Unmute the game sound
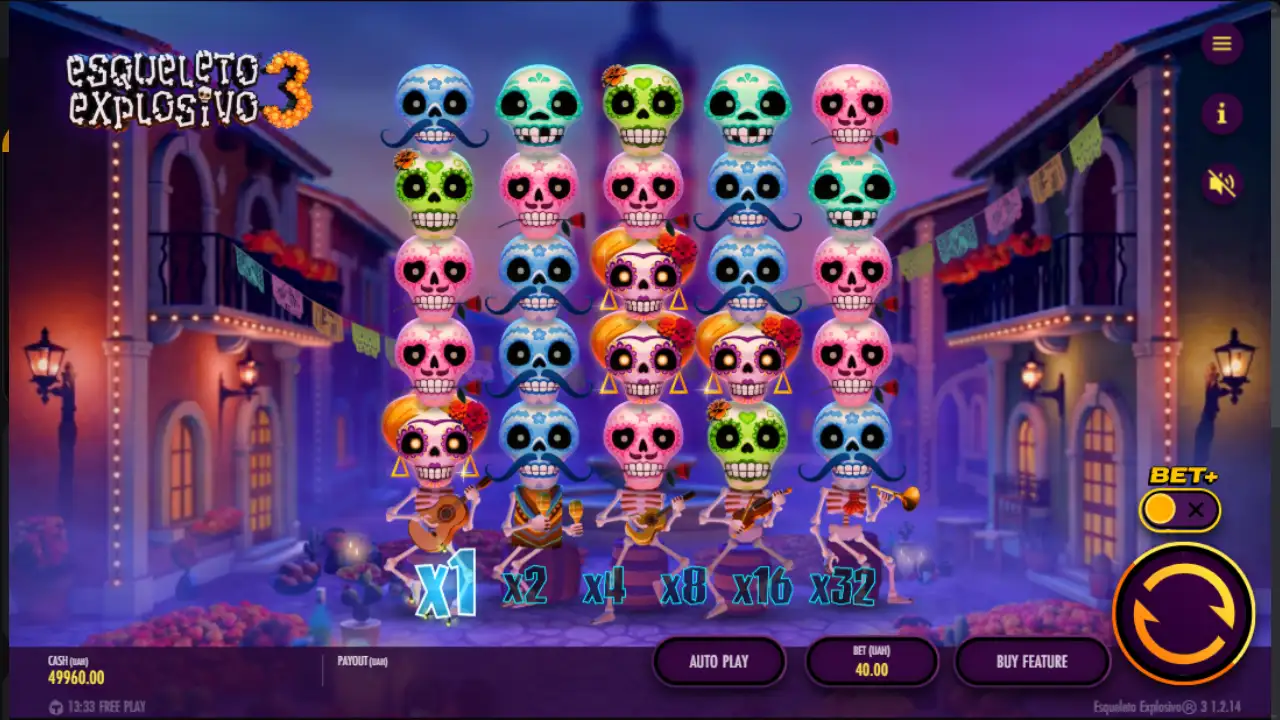The width and height of the screenshot is (1280, 720). click(1221, 185)
